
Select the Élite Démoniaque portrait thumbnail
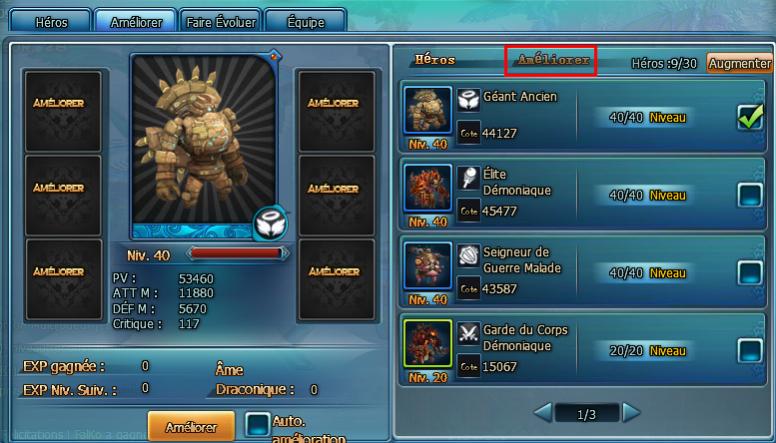(428, 190)
